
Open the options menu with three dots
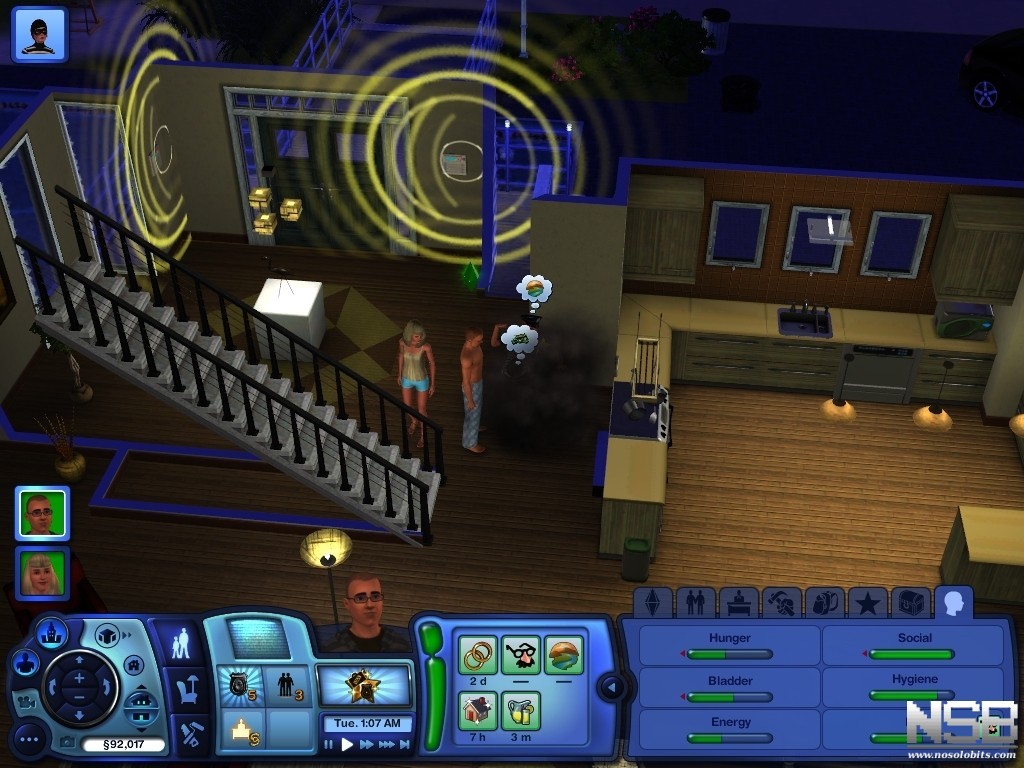(29, 739)
